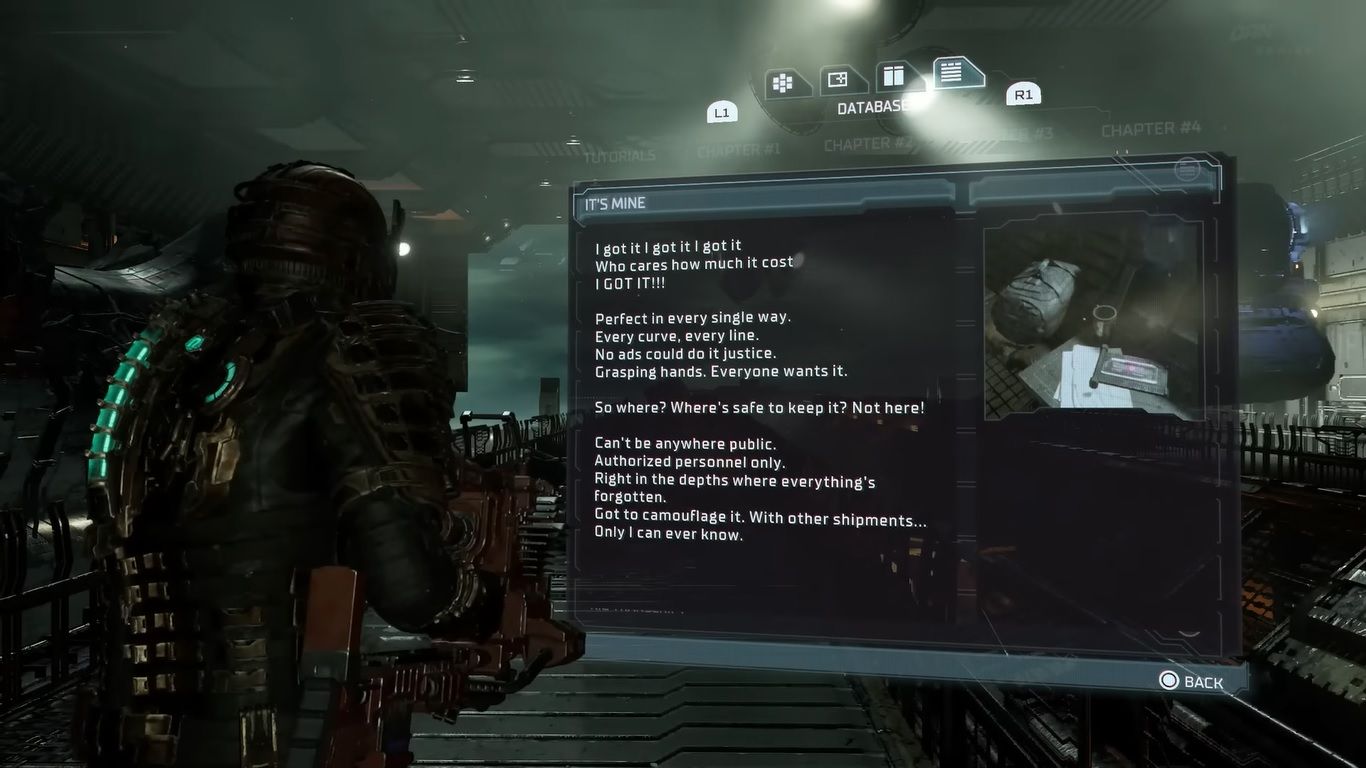The width and height of the screenshot is (1366, 768).
Task: Click the circular log icon on panel corner
Action: click(1186, 169)
